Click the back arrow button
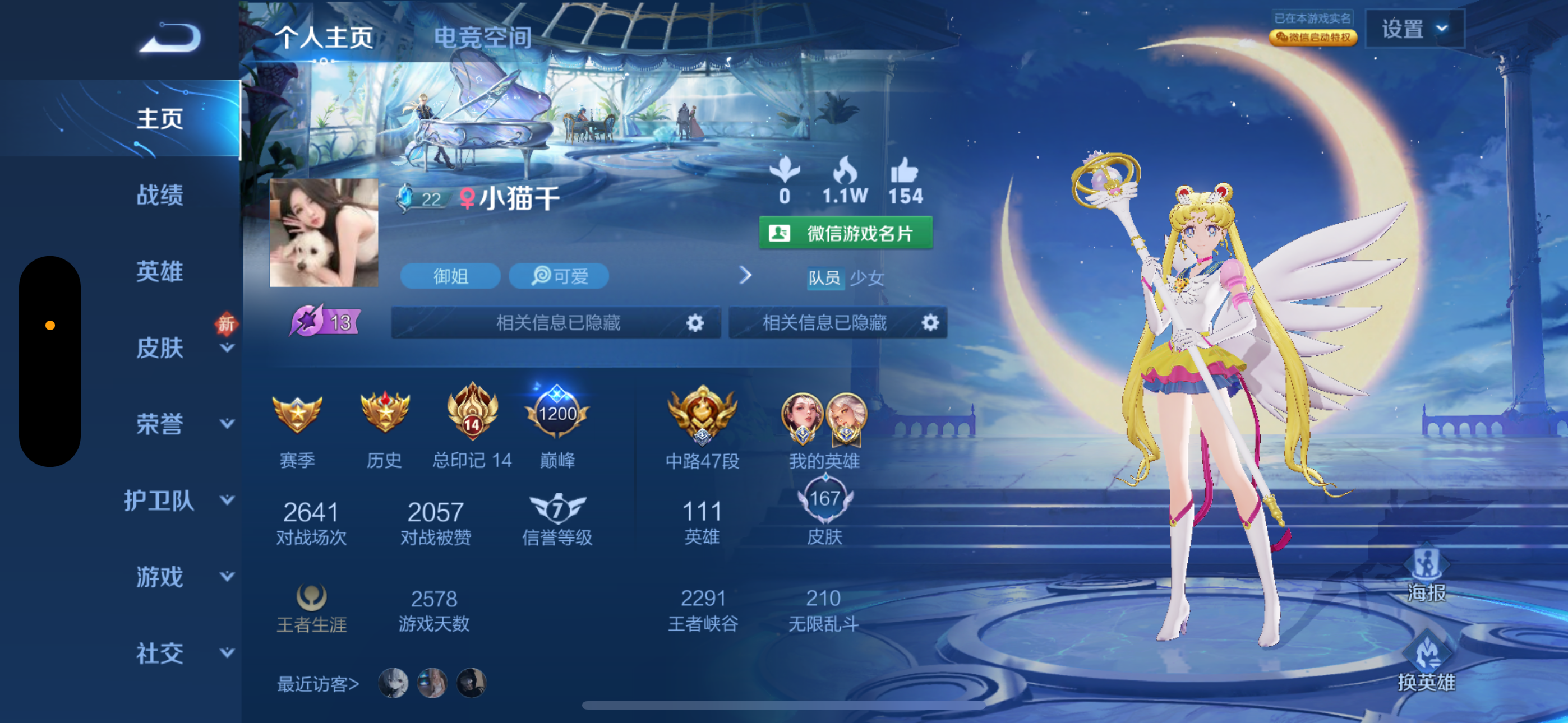Screen dimensions: 1568x723 pos(170,38)
